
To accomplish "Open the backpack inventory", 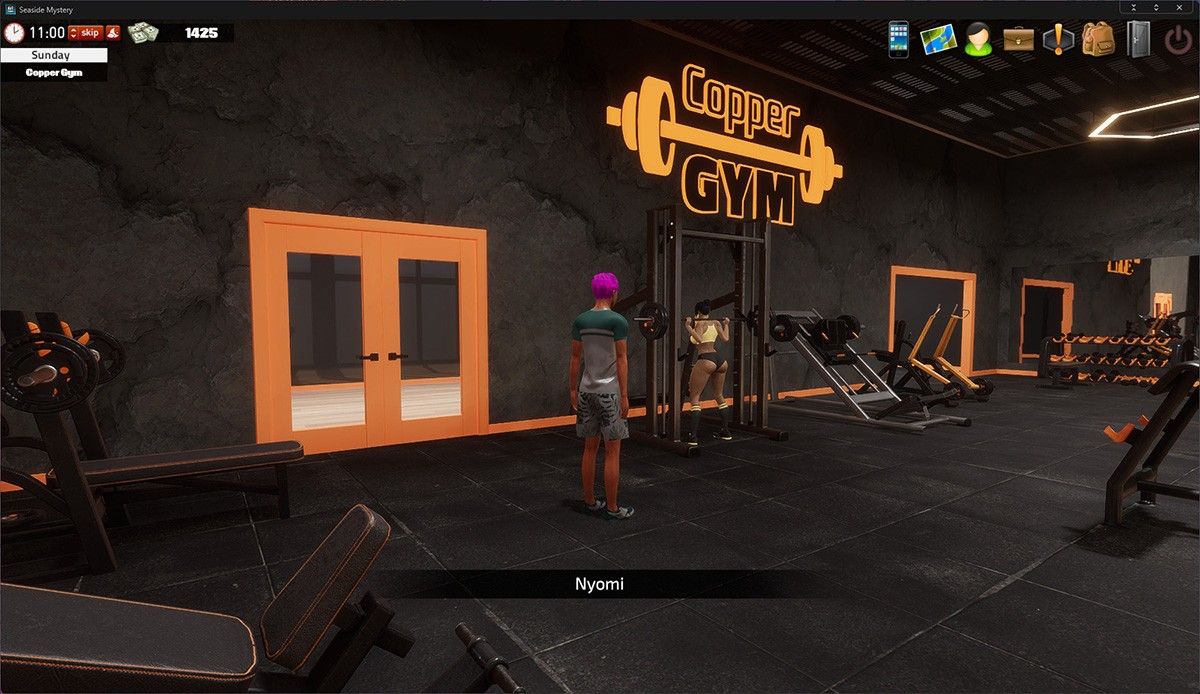I will coord(1098,40).
